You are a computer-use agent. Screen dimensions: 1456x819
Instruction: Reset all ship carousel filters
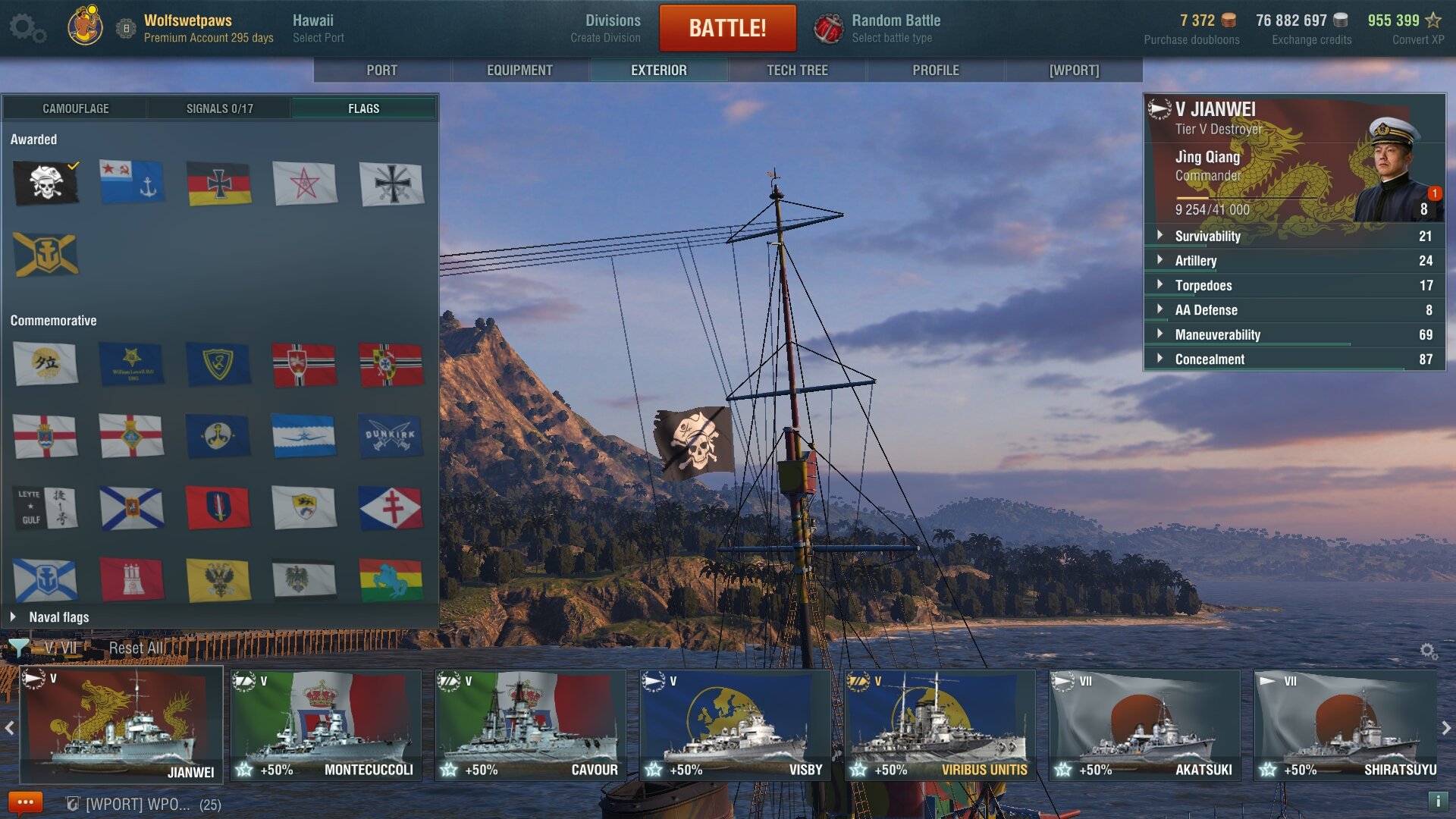pos(136,648)
